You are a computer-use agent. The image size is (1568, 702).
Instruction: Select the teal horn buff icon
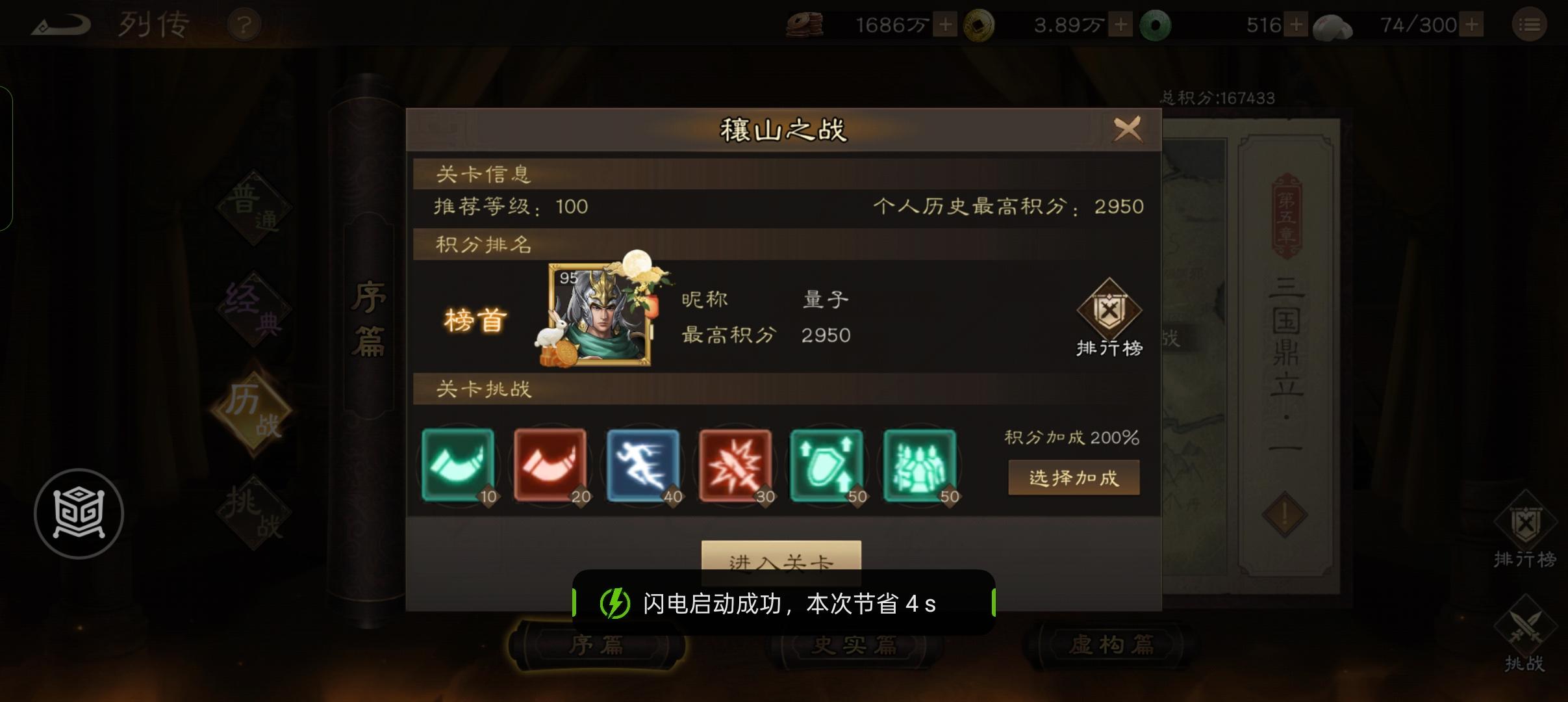[459, 465]
